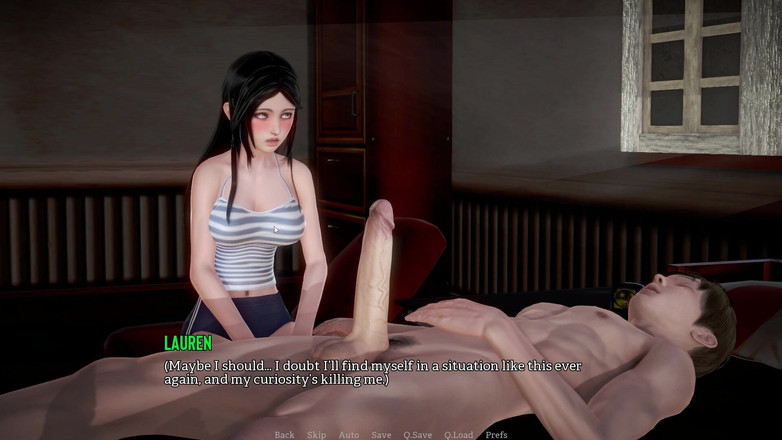Open the Save screen

pos(381,435)
